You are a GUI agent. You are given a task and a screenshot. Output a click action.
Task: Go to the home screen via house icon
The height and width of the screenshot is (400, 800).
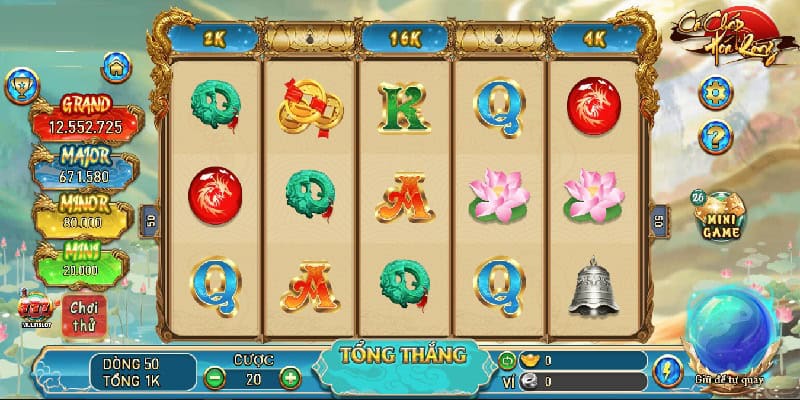point(118,69)
